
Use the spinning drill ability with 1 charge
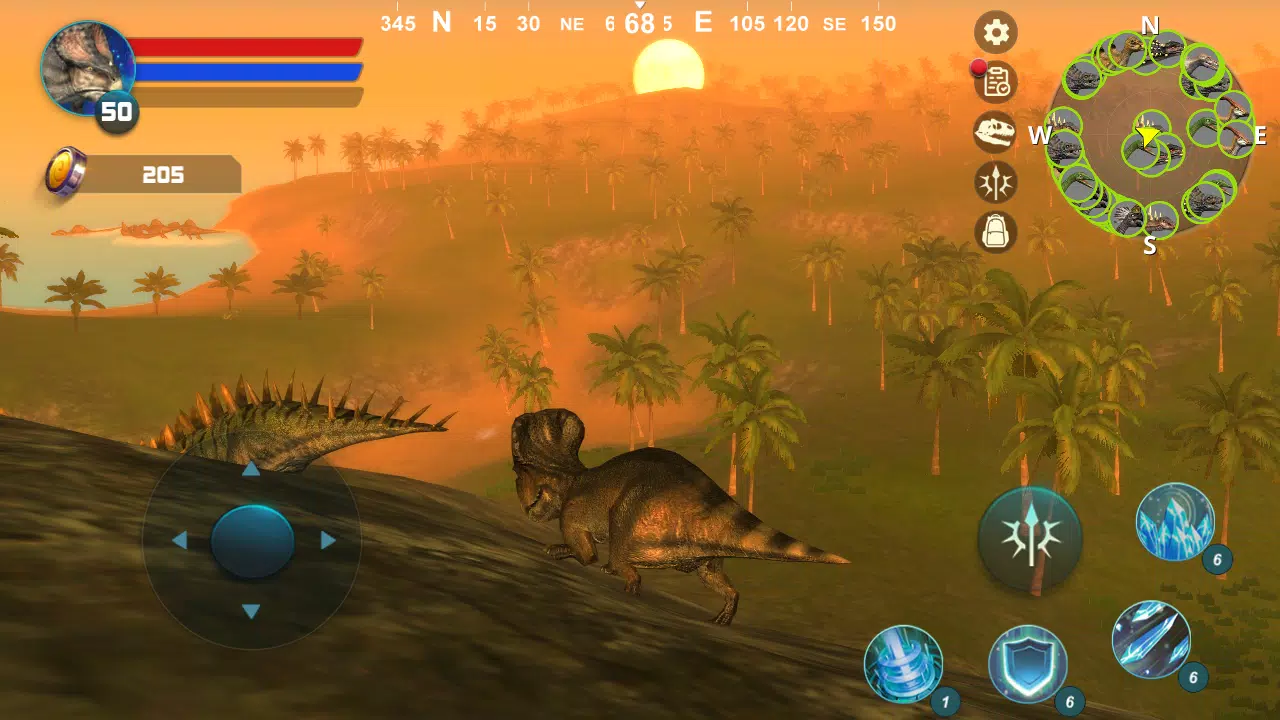tap(903, 663)
